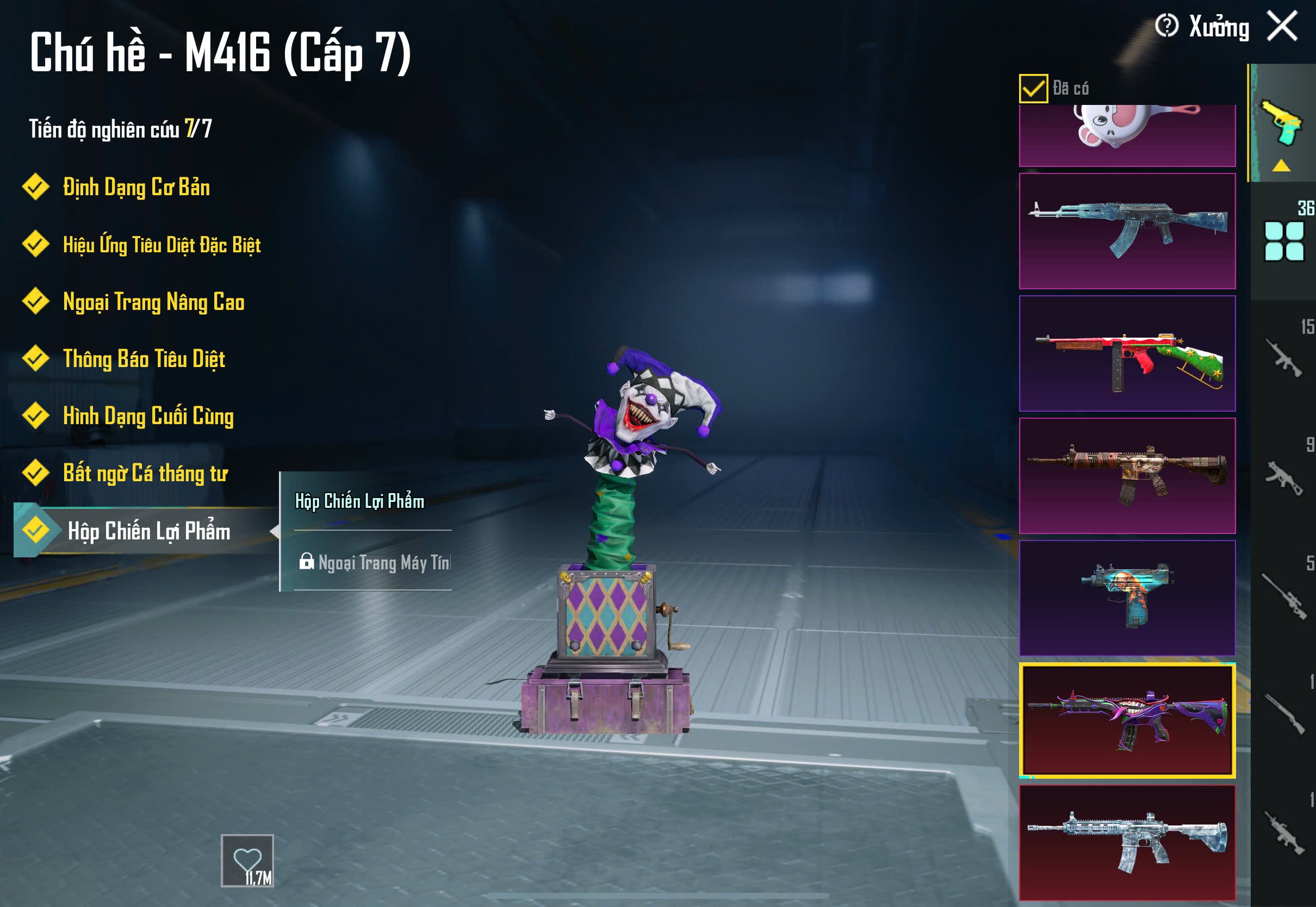Select Định Dạng Cơ Bản research entry
The image size is (1316, 907).
[136, 188]
